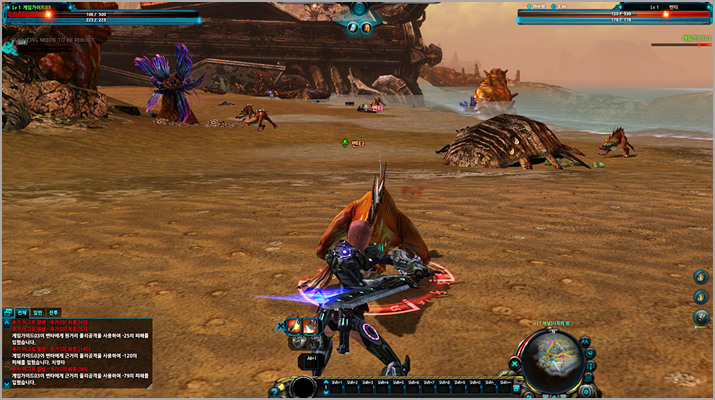
Task: Click the large black orb on the hotbar
Action: [x=304, y=386]
